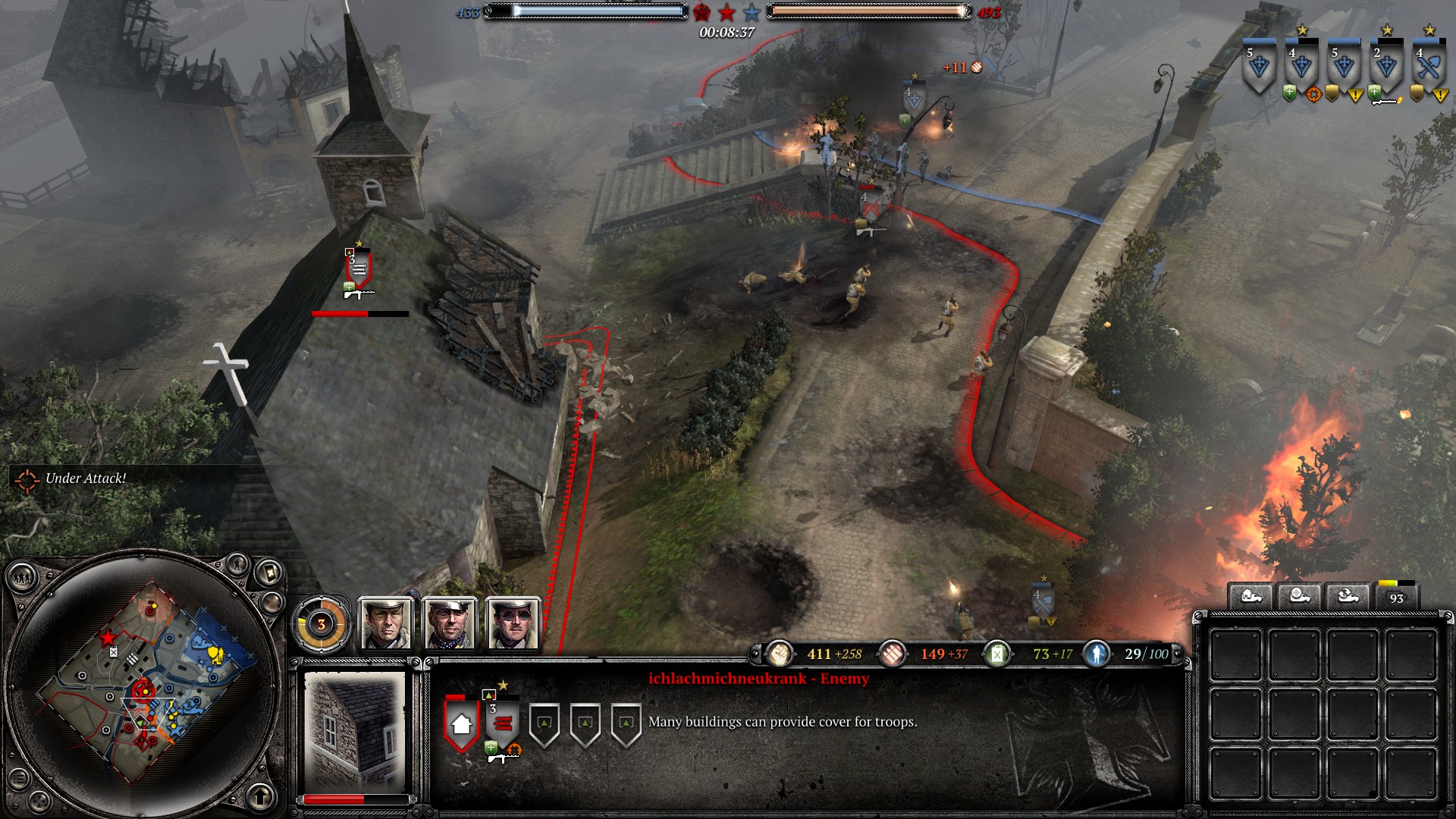
Task: Open the command points dial showing 3
Action: 322,624
